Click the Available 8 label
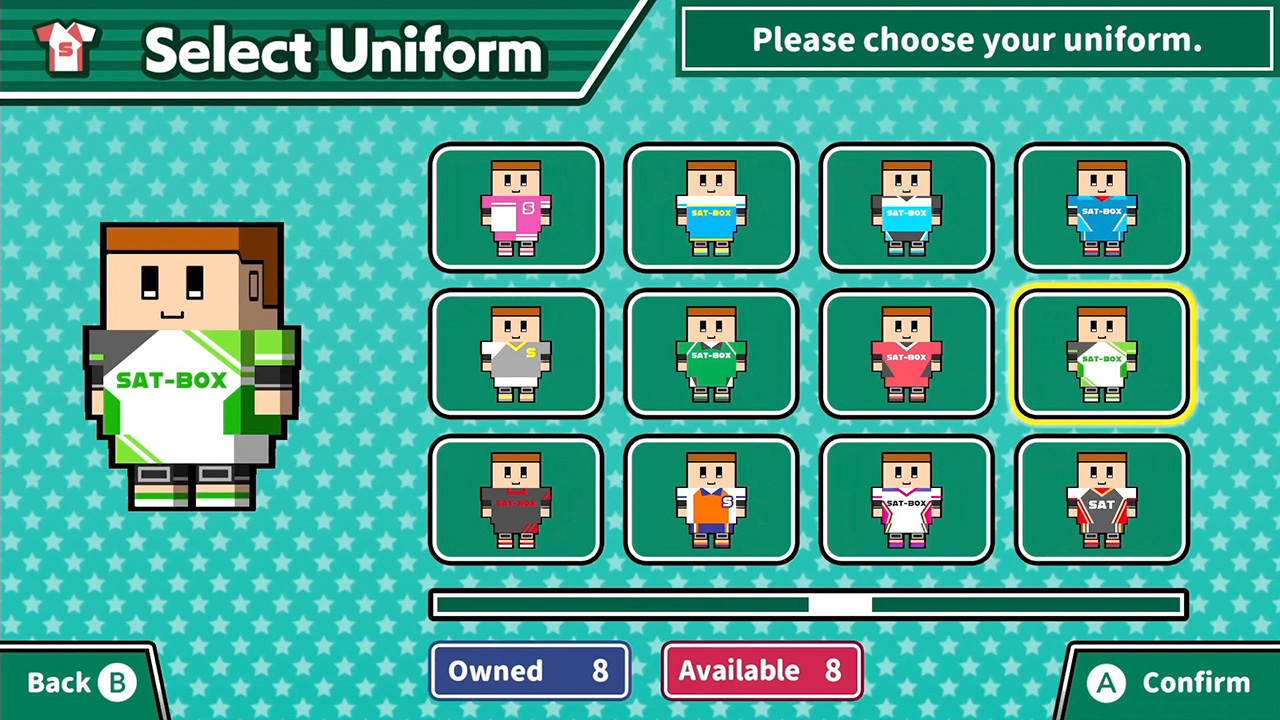Screen dimensions: 1280x720 coord(761,670)
